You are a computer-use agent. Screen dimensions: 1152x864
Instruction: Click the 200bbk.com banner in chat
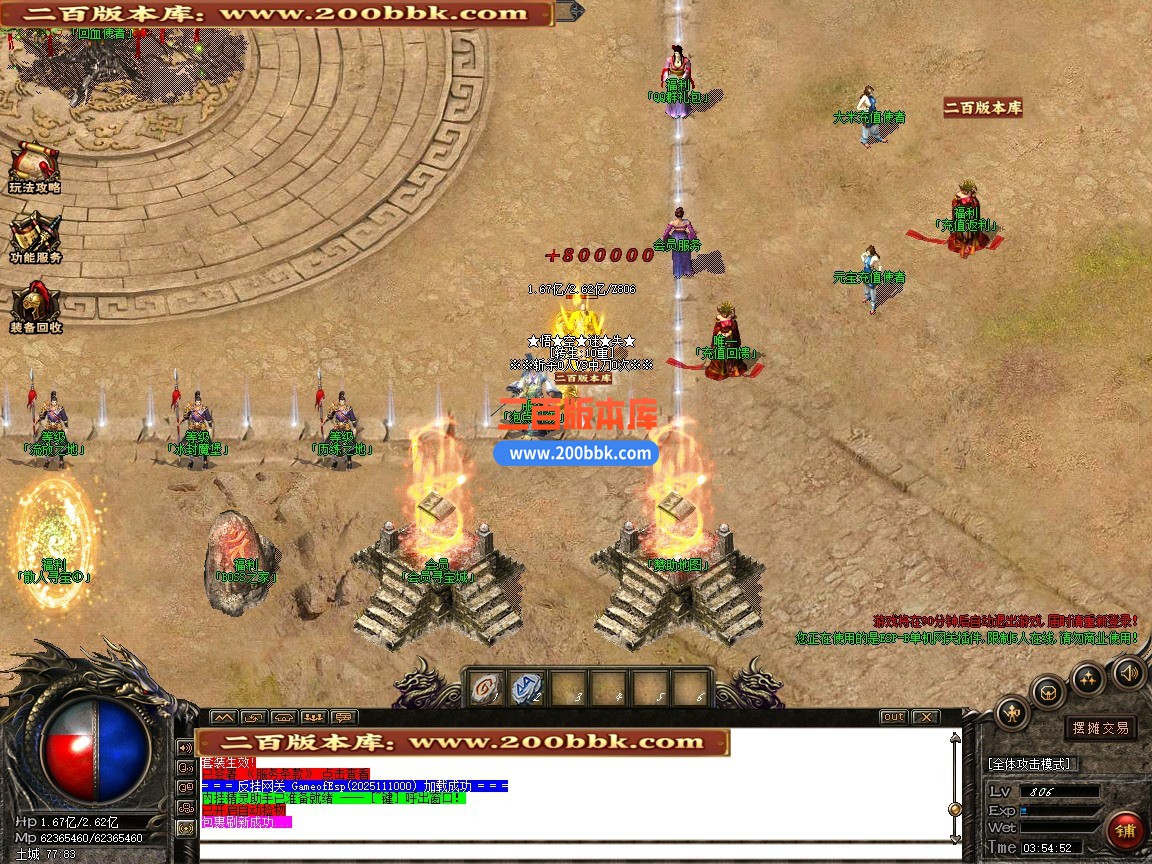click(462, 742)
